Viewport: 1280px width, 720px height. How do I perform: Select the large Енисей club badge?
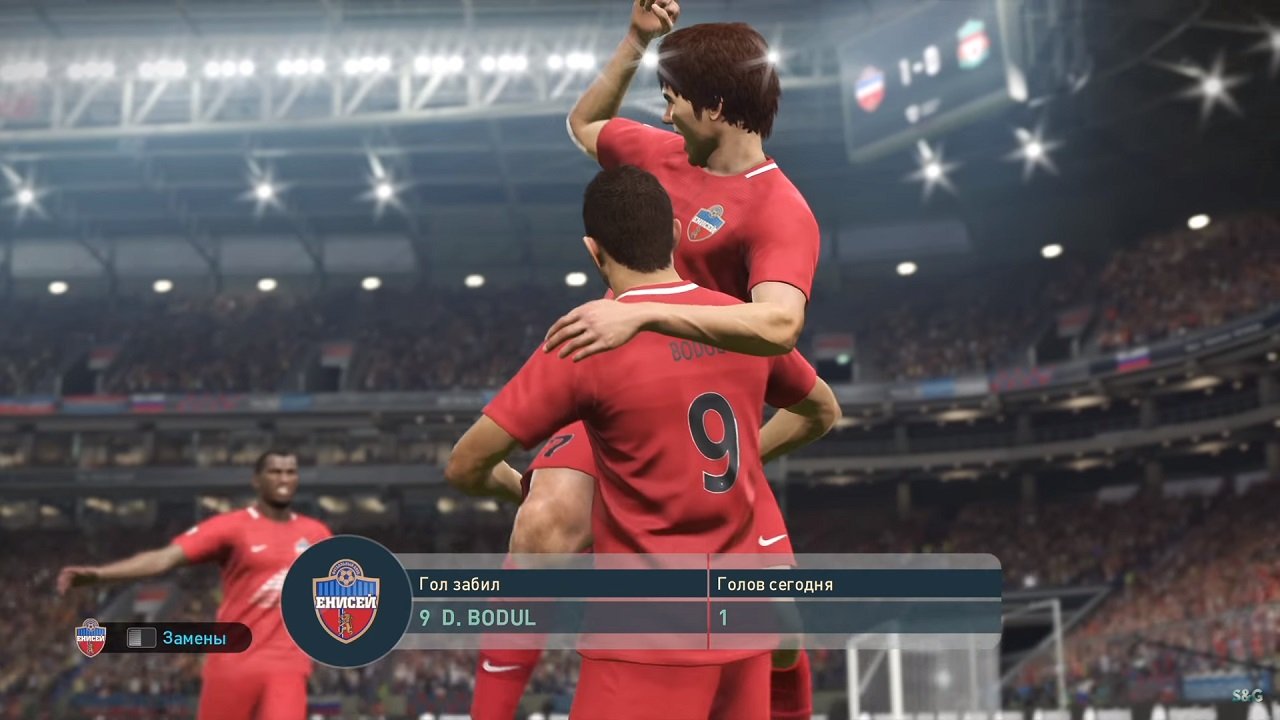[x=346, y=601]
